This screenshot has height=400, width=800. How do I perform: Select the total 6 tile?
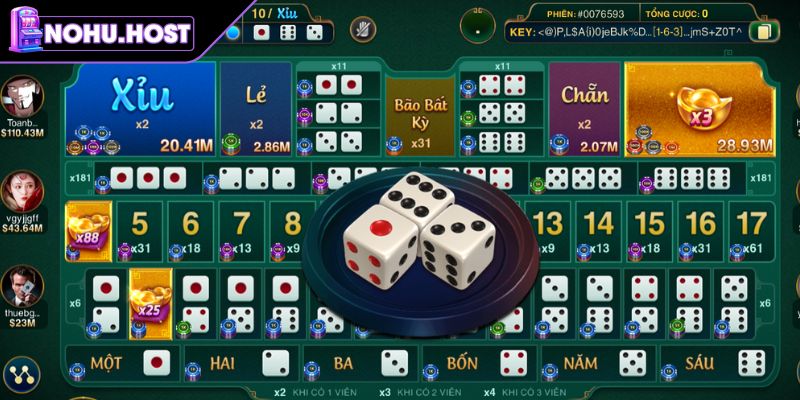[x=191, y=231]
